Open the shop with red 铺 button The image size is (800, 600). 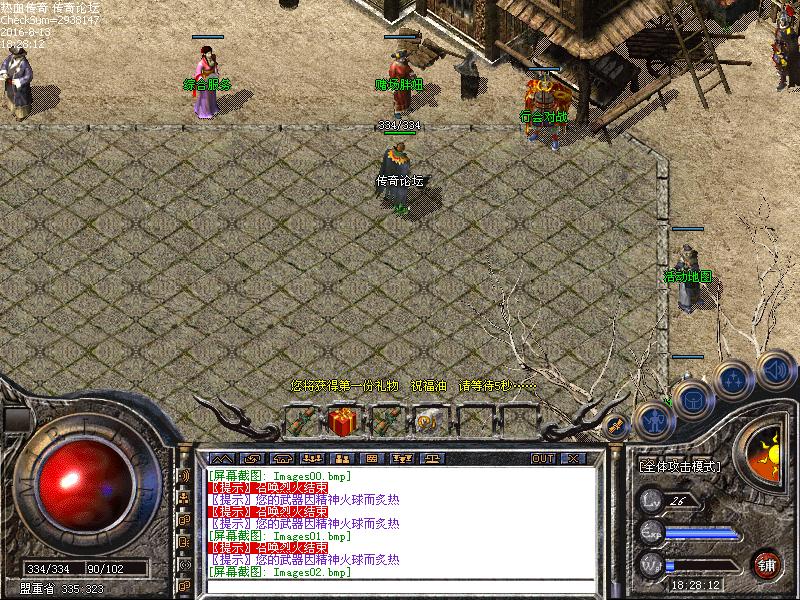[767, 563]
